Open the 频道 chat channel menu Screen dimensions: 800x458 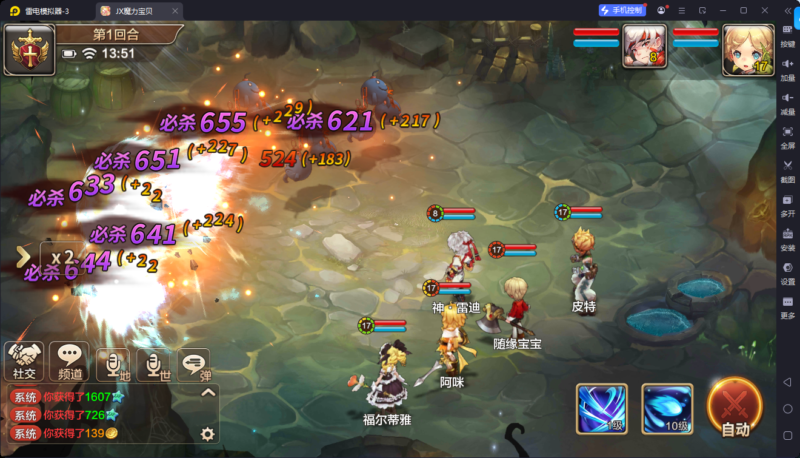(70, 360)
